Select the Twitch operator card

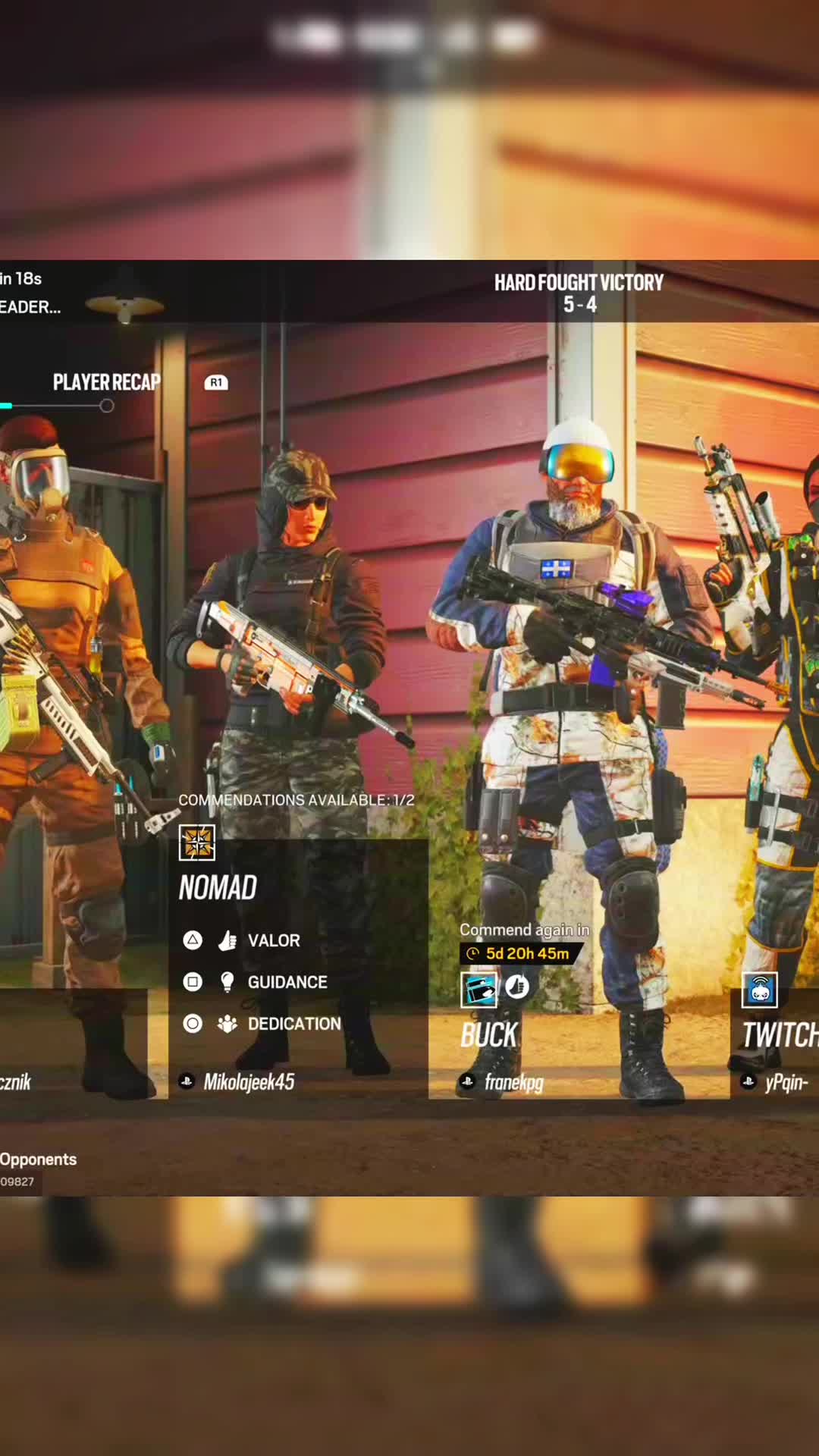pyautogui.click(x=780, y=1034)
